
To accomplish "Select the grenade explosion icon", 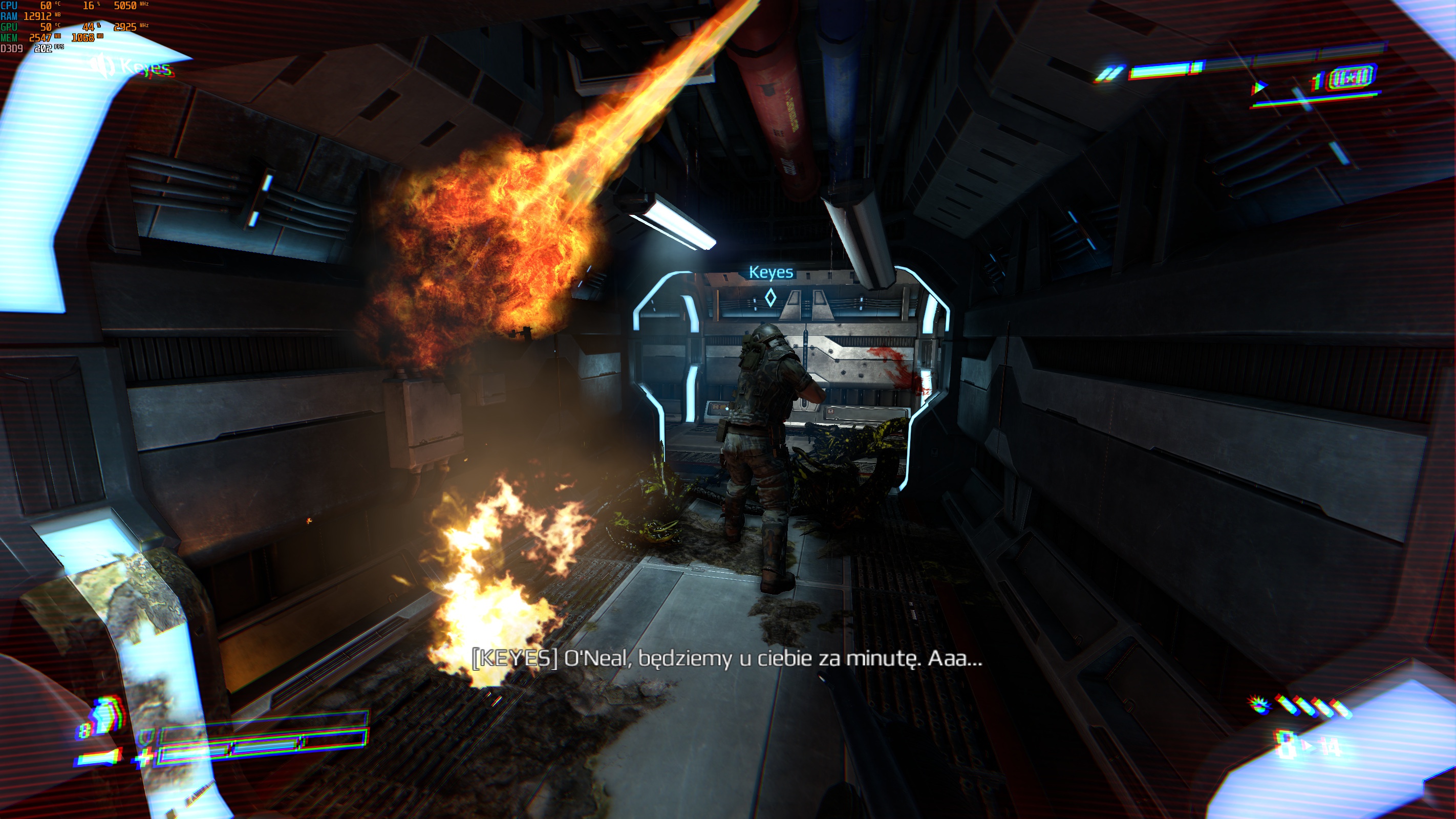I will point(1259,704).
